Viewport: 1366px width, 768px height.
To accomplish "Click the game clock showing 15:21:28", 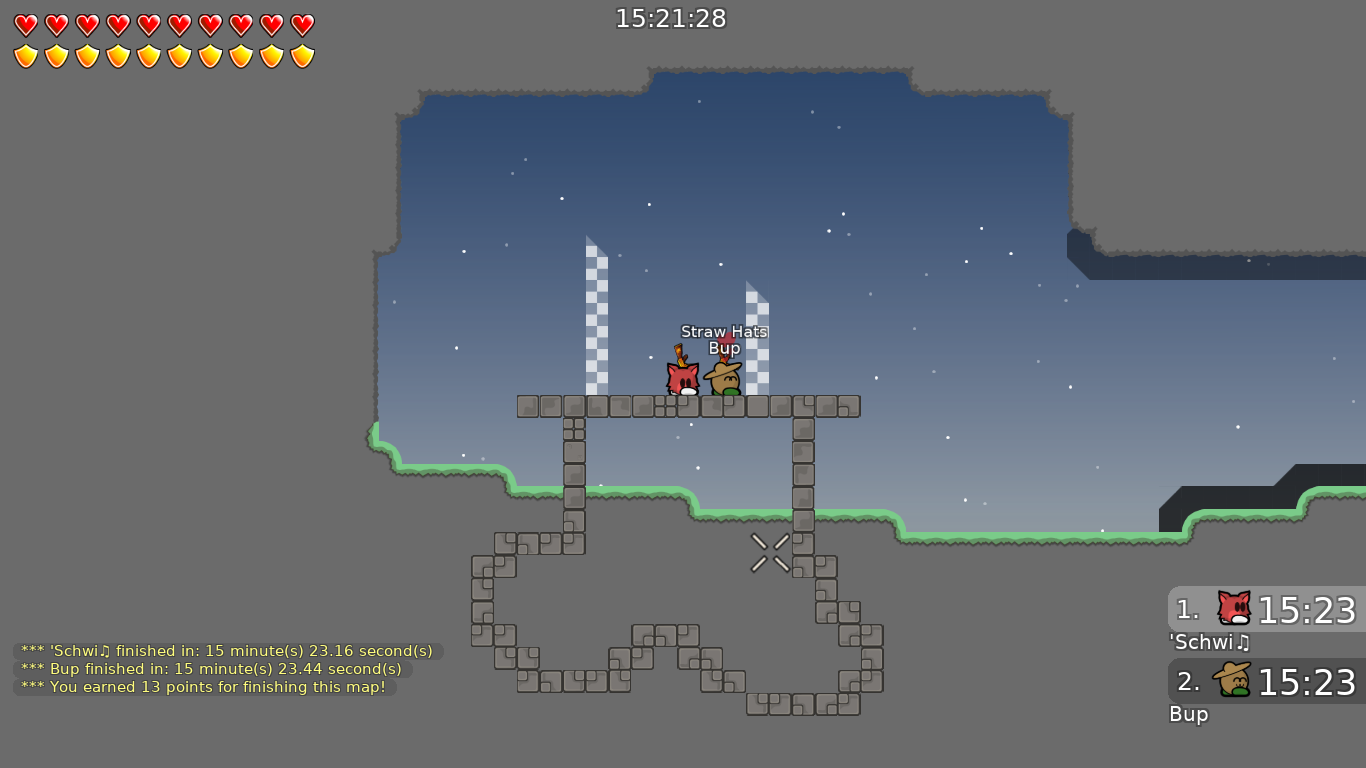I will [x=672, y=18].
